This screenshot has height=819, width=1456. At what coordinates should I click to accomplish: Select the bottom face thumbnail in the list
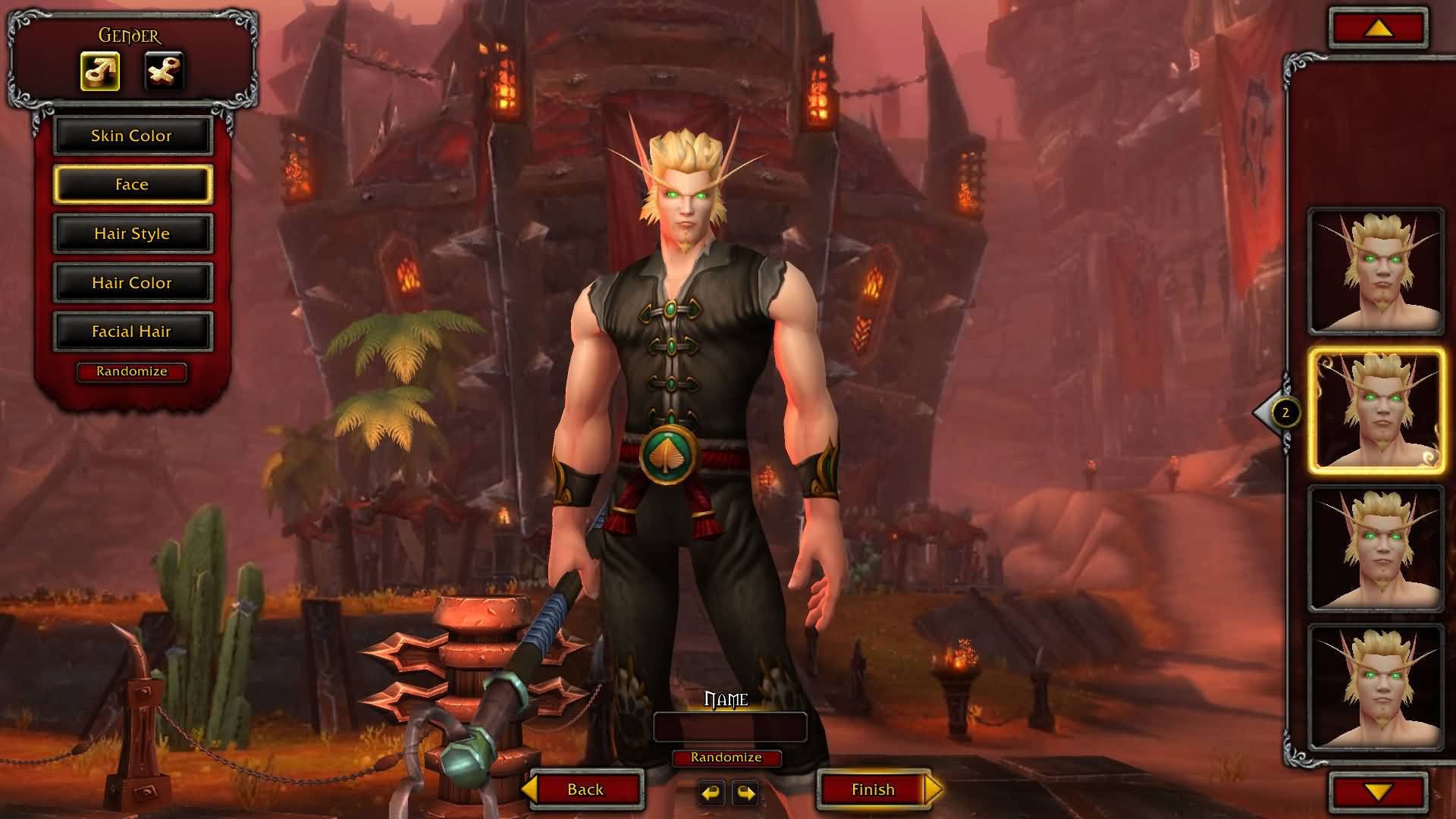tap(1376, 686)
